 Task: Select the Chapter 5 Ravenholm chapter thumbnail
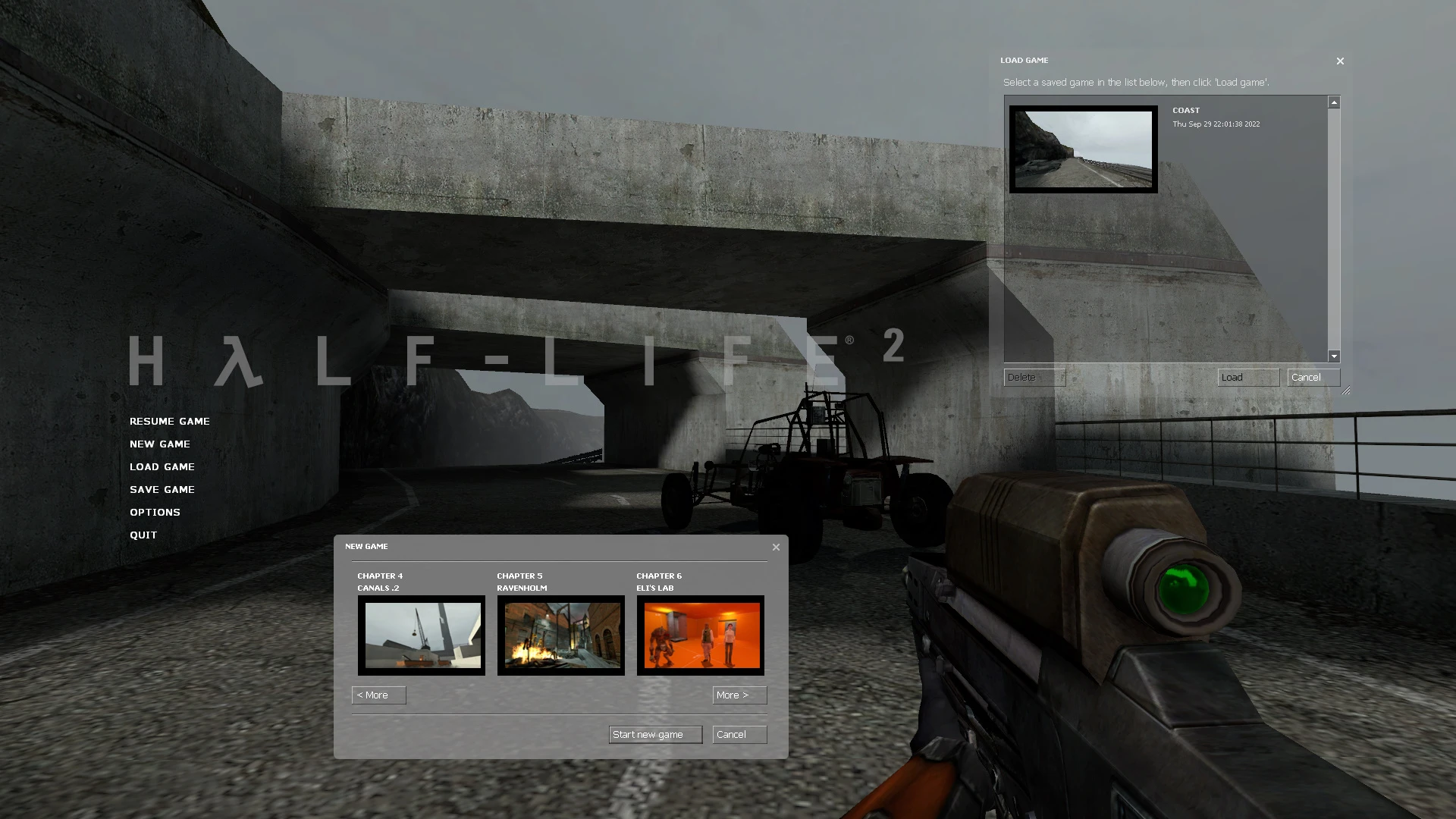[x=560, y=635]
